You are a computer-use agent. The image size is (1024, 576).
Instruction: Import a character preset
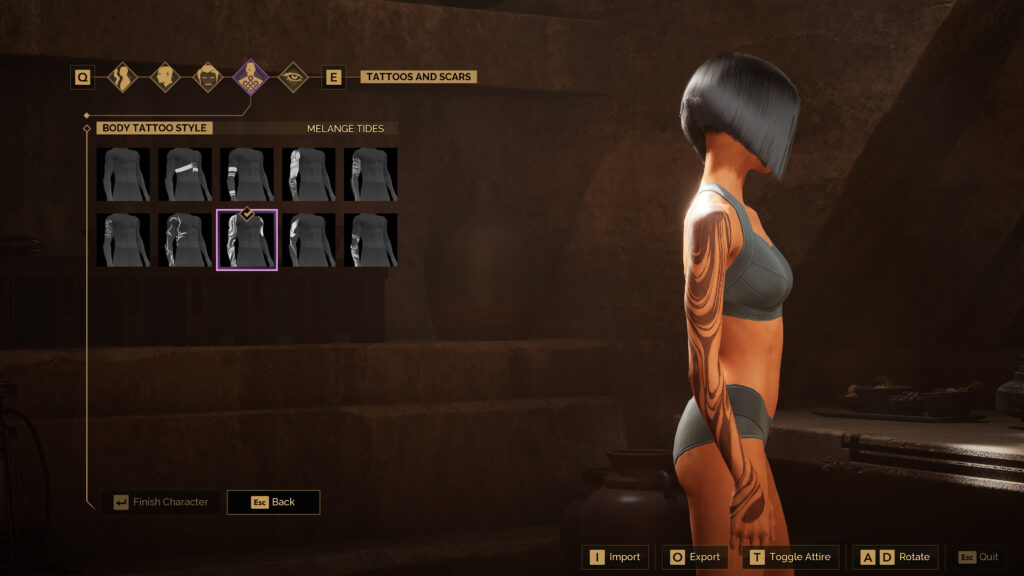click(x=615, y=557)
